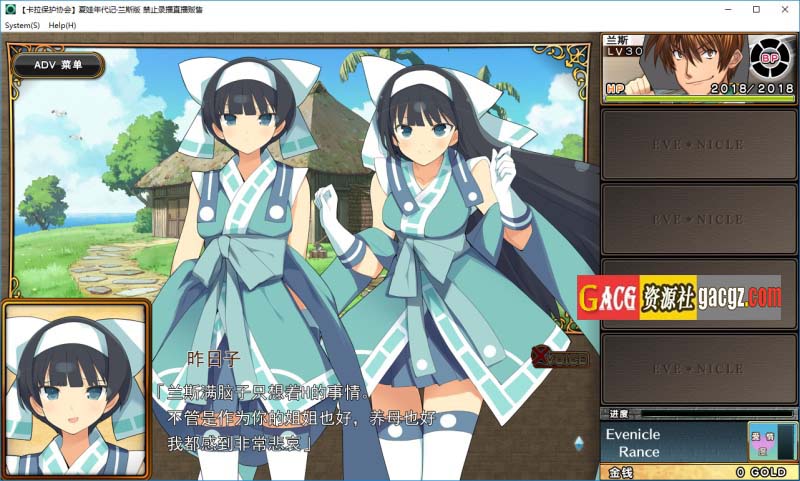The width and height of the screenshot is (800, 481).
Task: Click the red X voice replay icon
Action: (560, 357)
